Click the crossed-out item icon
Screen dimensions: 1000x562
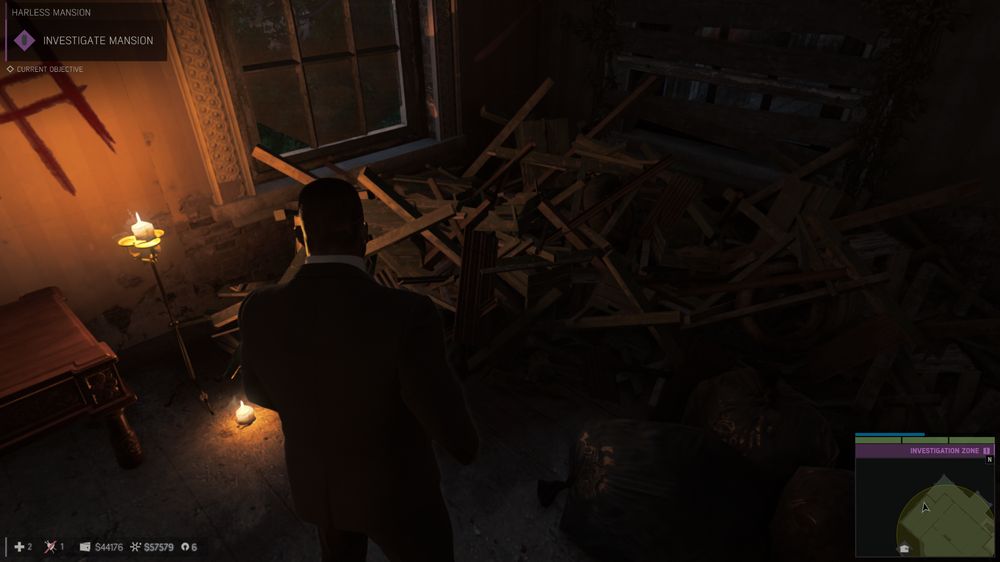click(x=50, y=547)
